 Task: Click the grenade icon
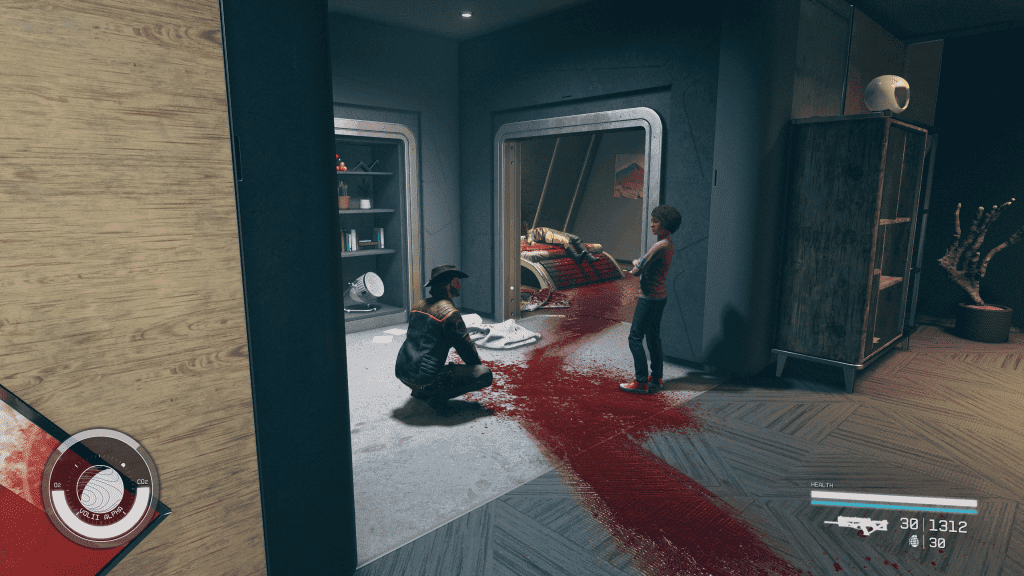[x=915, y=542]
